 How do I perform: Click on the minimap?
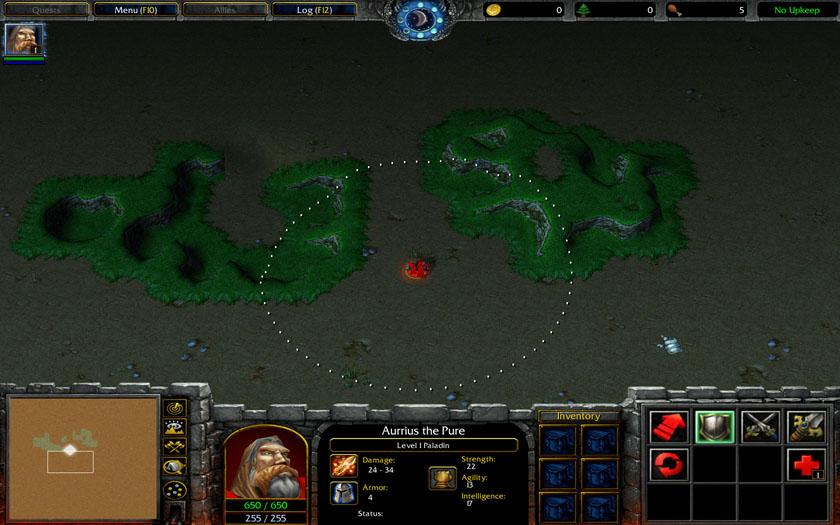83,457
